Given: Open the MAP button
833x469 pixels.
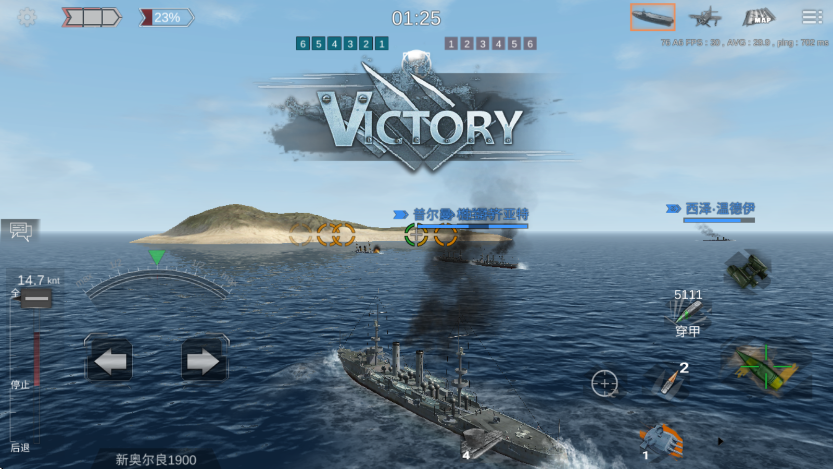Looking at the screenshot, I should tap(759, 17).
